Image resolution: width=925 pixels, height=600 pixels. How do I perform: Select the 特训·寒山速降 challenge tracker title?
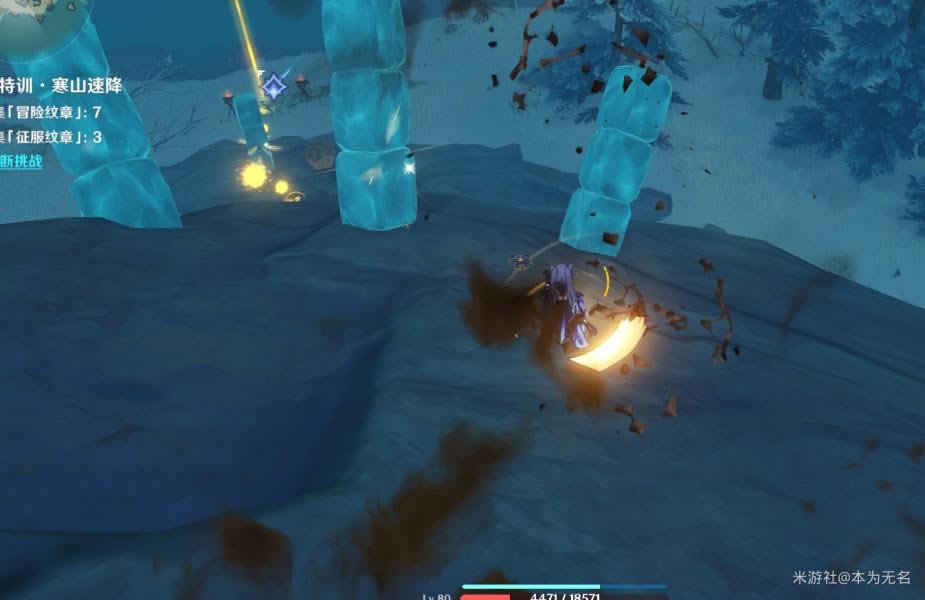point(61,86)
